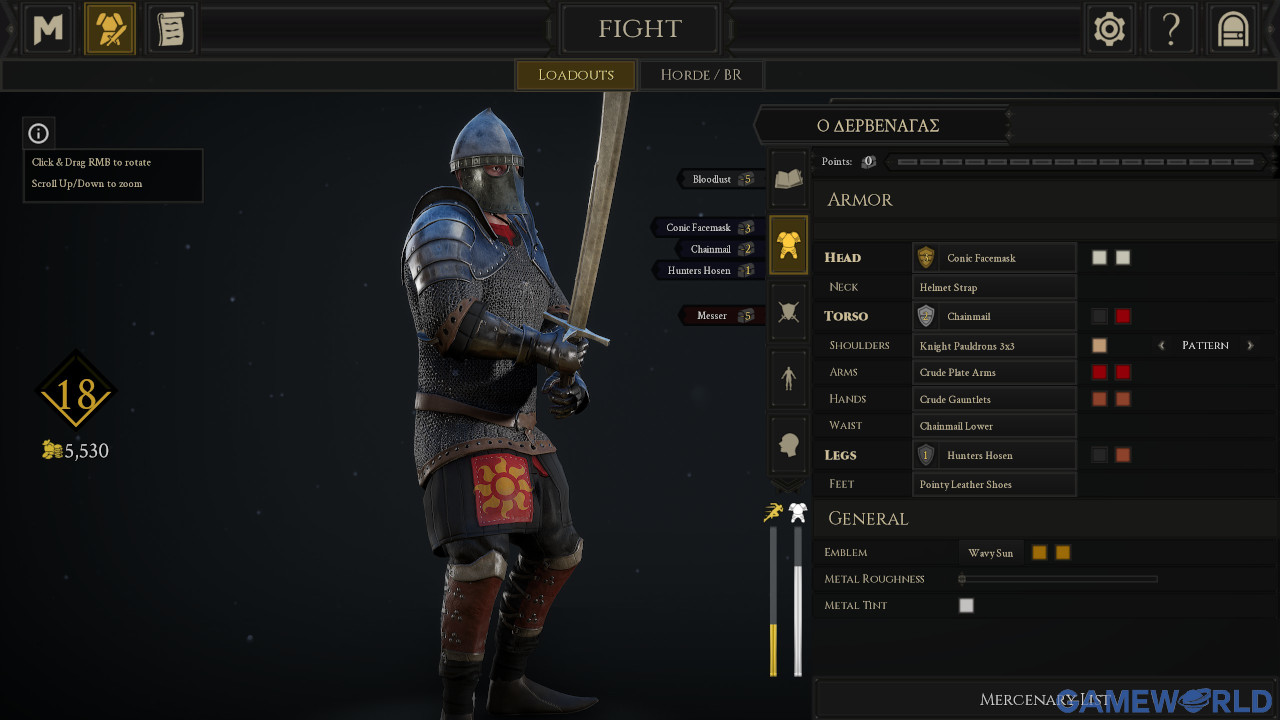This screenshot has height=720, width=1280.
Task: Select the red Torso color swatch
Action: click(x=1122, y=316)
